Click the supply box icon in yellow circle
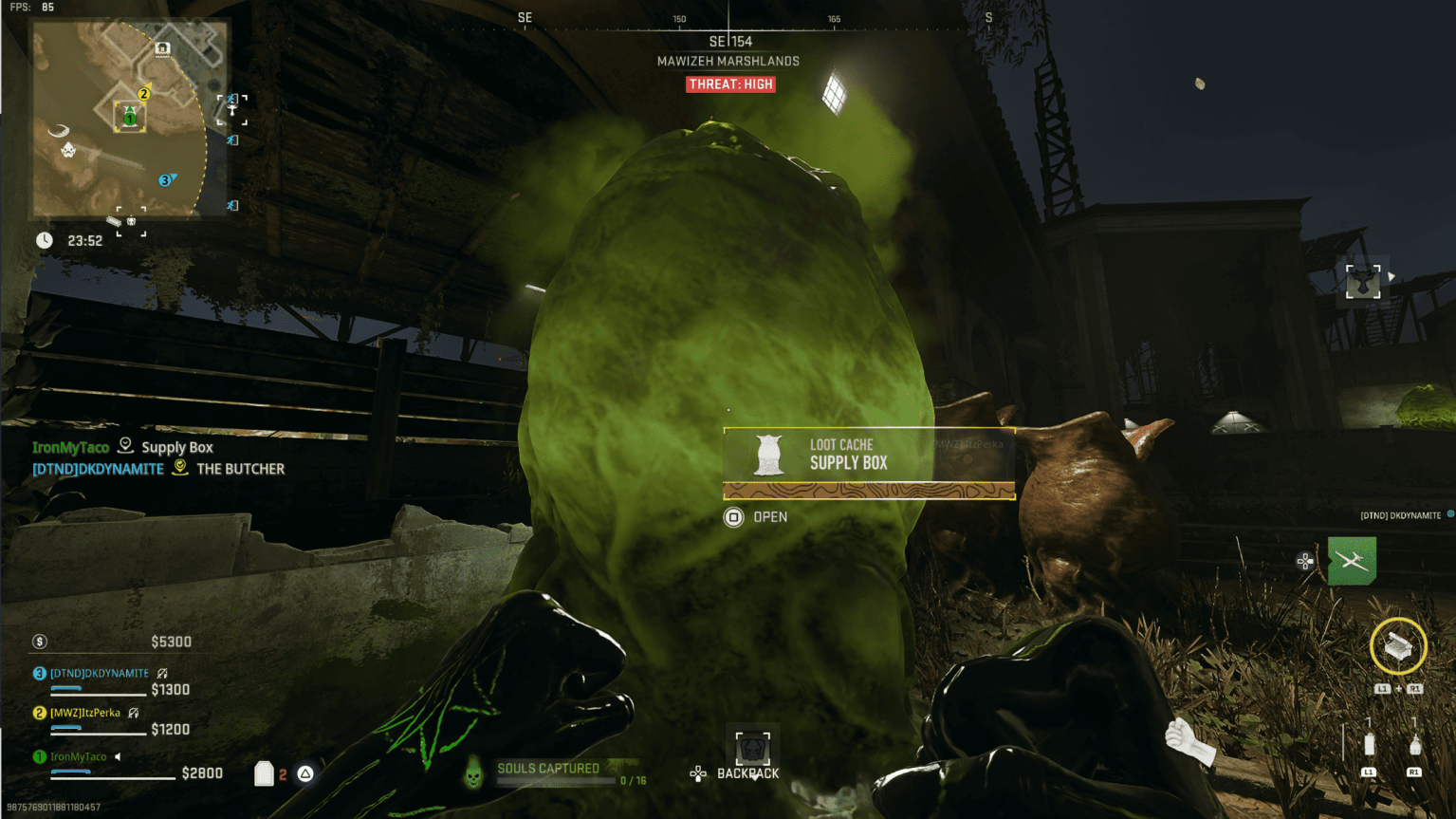This screenshot has height=819, width=1456. pyautogui.click(x=1397, y=647)
